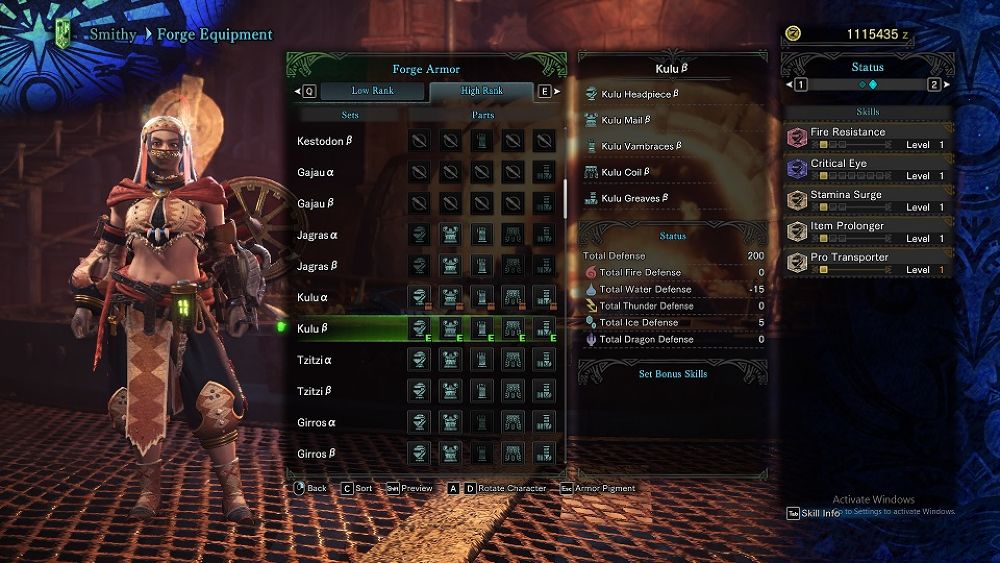Pick the Tzitzi α armor set
1000x563 pixels.
click(x=315, y=360)
